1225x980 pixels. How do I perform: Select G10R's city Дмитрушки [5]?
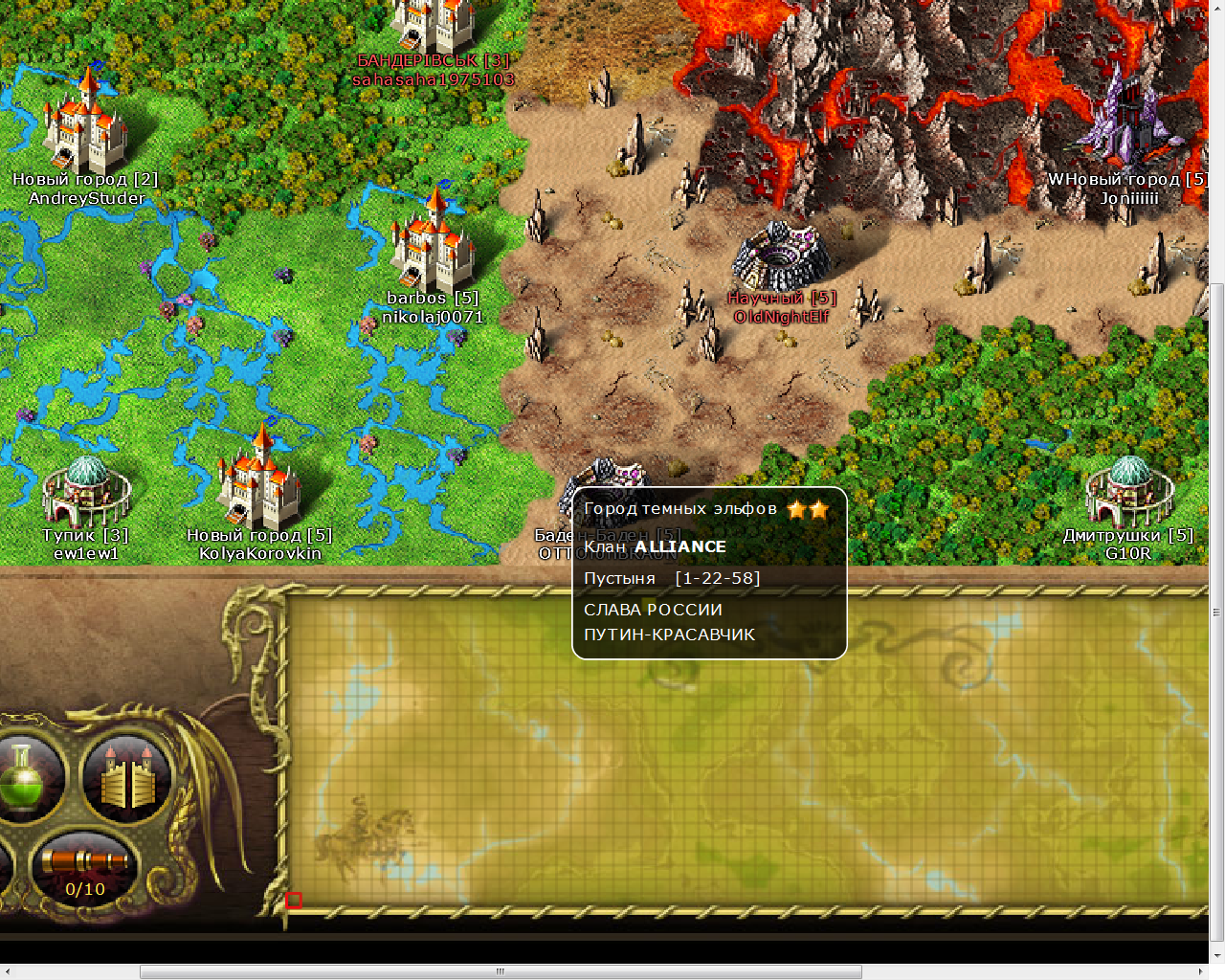click(x=1128, y=490)
